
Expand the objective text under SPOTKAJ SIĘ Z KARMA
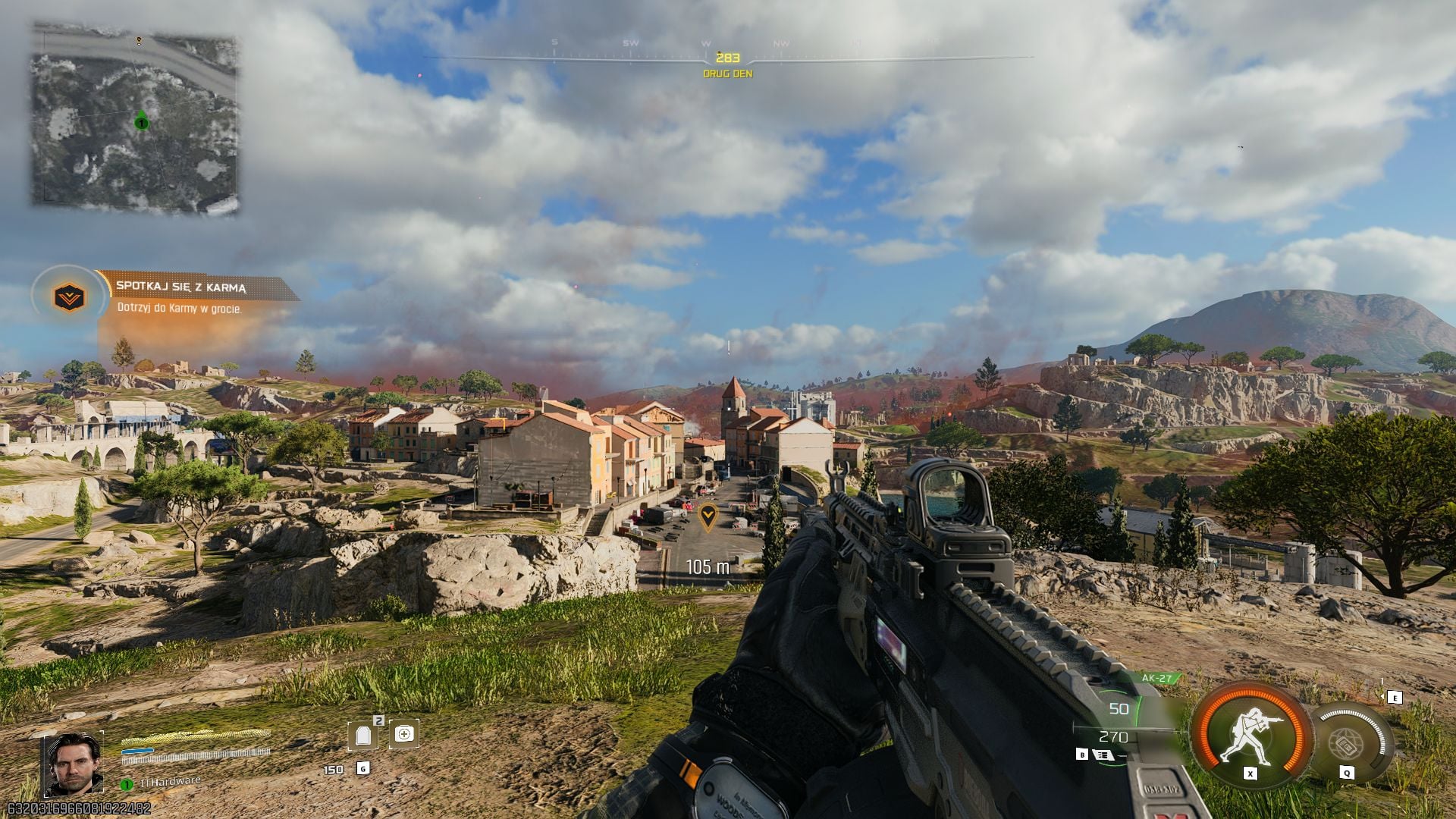pos(178,309)
